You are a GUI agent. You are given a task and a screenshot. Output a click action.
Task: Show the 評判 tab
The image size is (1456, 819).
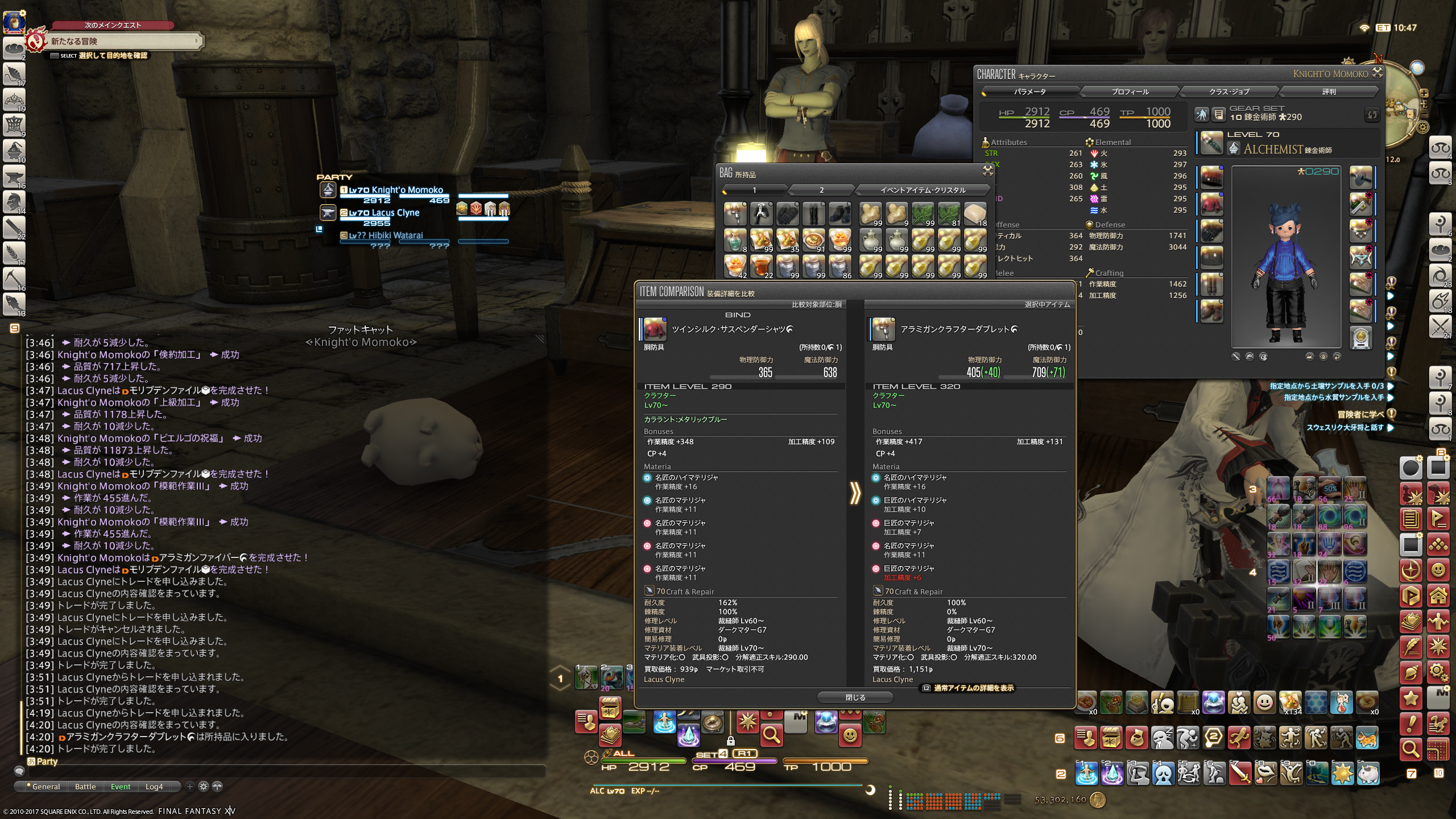(1329, 92)
